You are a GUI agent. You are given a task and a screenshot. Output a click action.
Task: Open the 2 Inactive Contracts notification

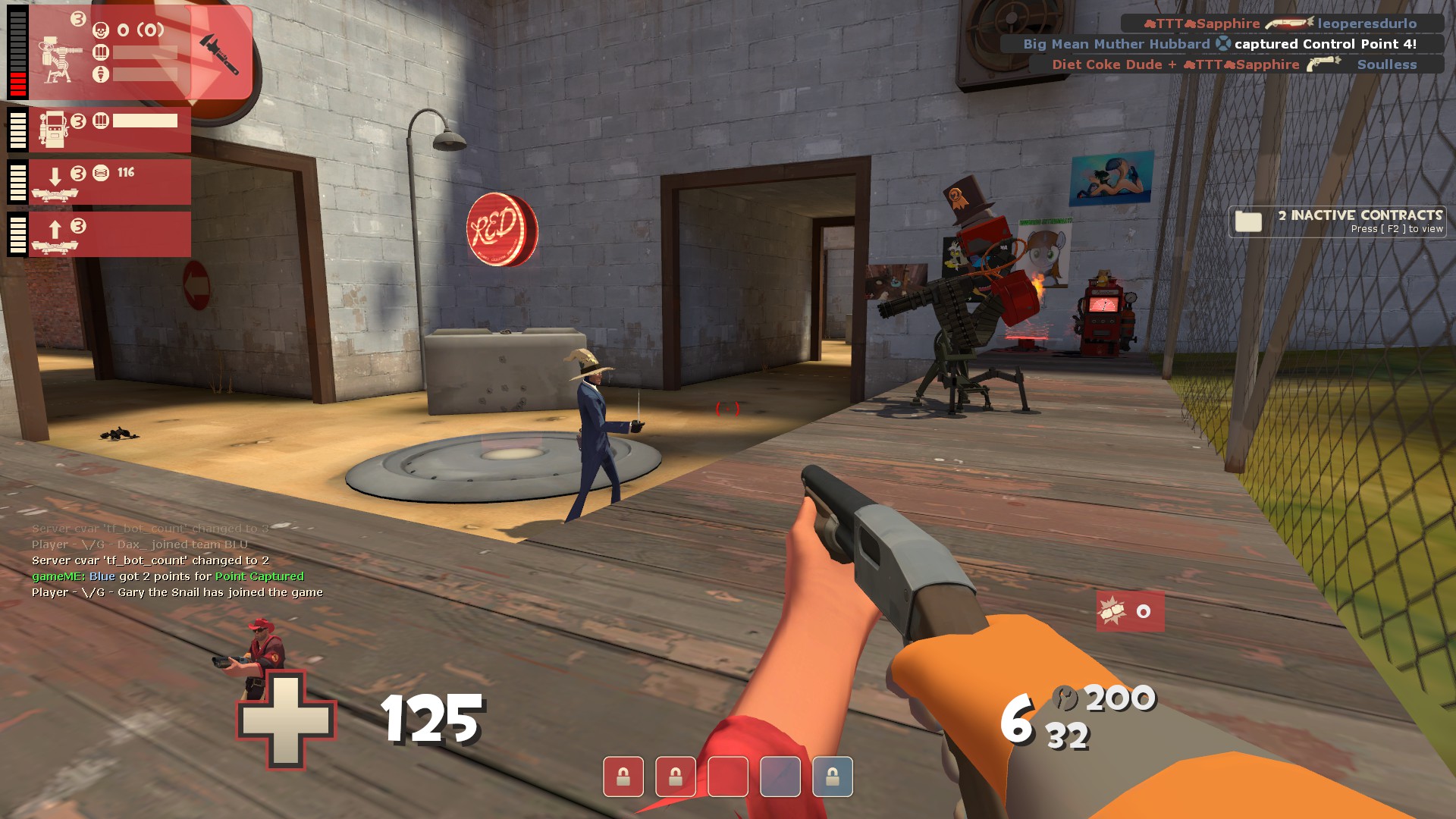click(1338, 221)
